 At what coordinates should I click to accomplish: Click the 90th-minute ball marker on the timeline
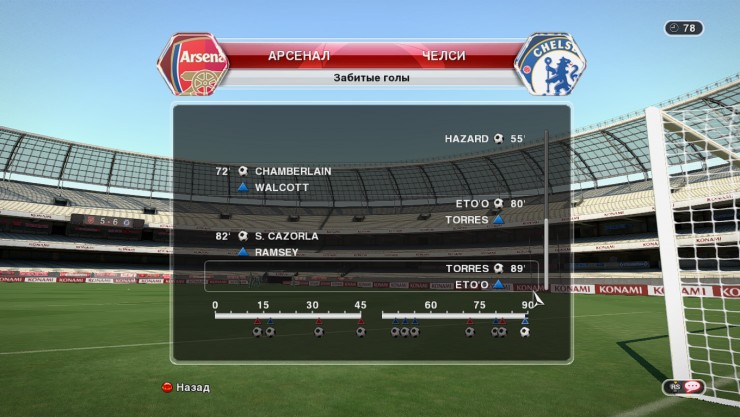(524, 332)
